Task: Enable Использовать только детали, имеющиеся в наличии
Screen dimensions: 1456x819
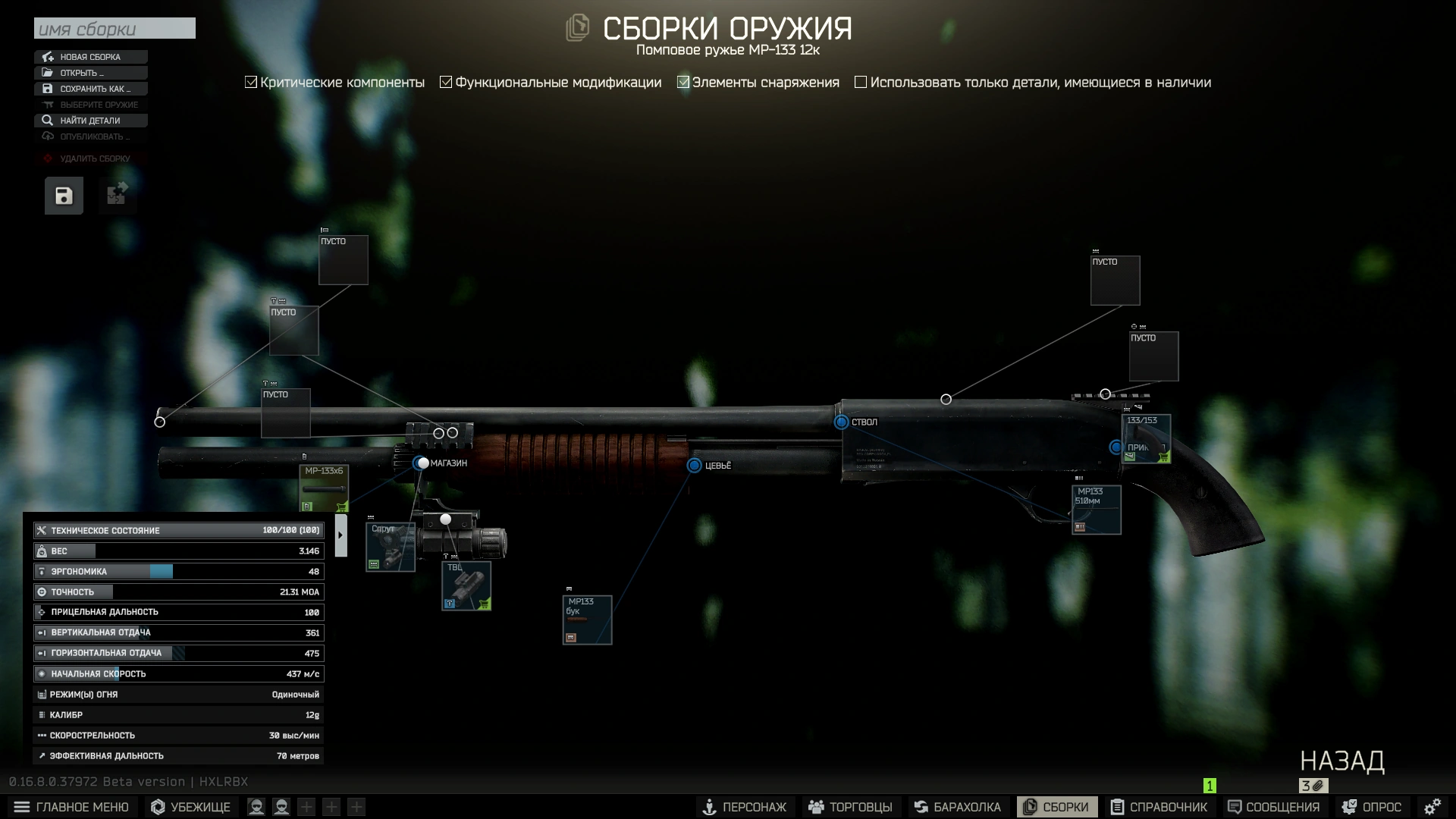Action: point(861,81)
